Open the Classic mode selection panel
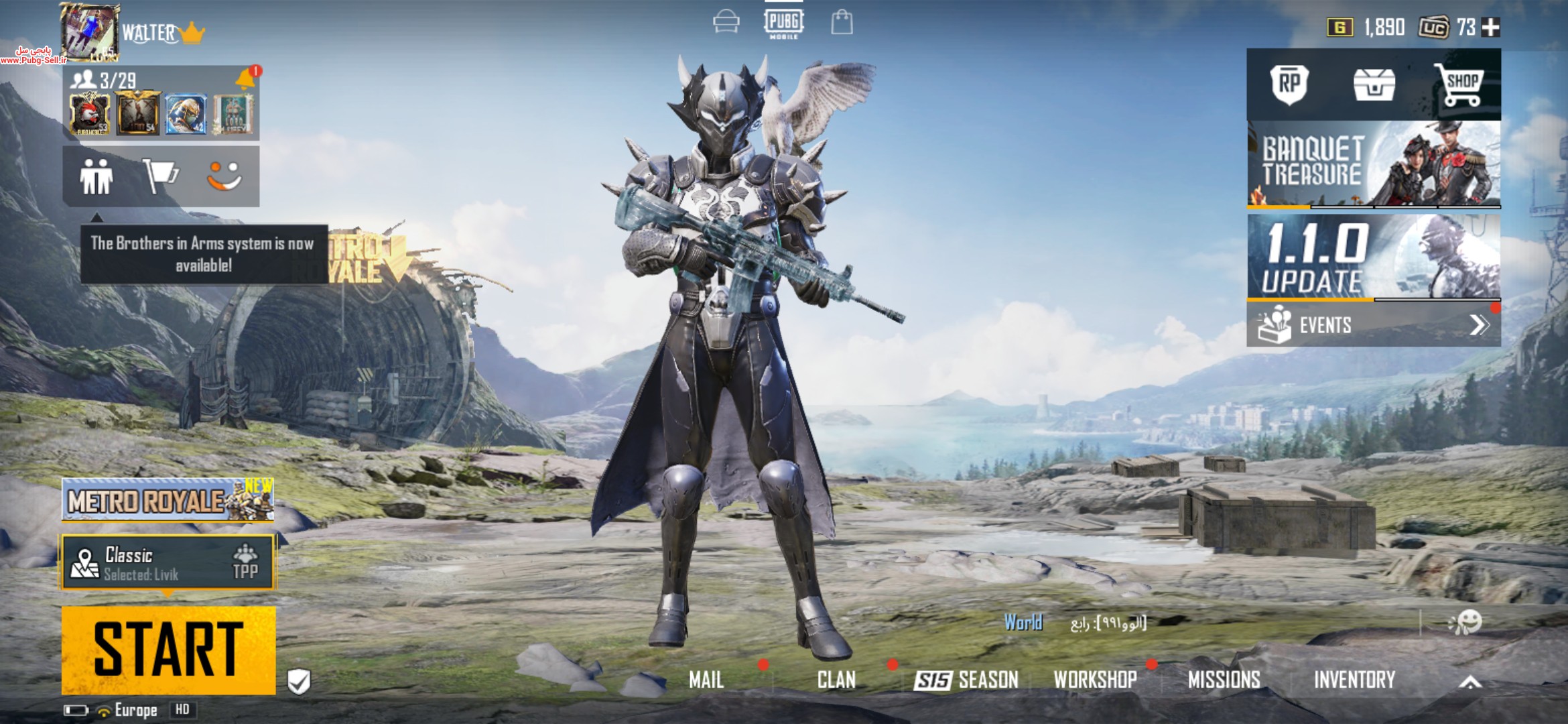Image resolution: width=1568 pixels, height=724 pixels. coord(168,562)
